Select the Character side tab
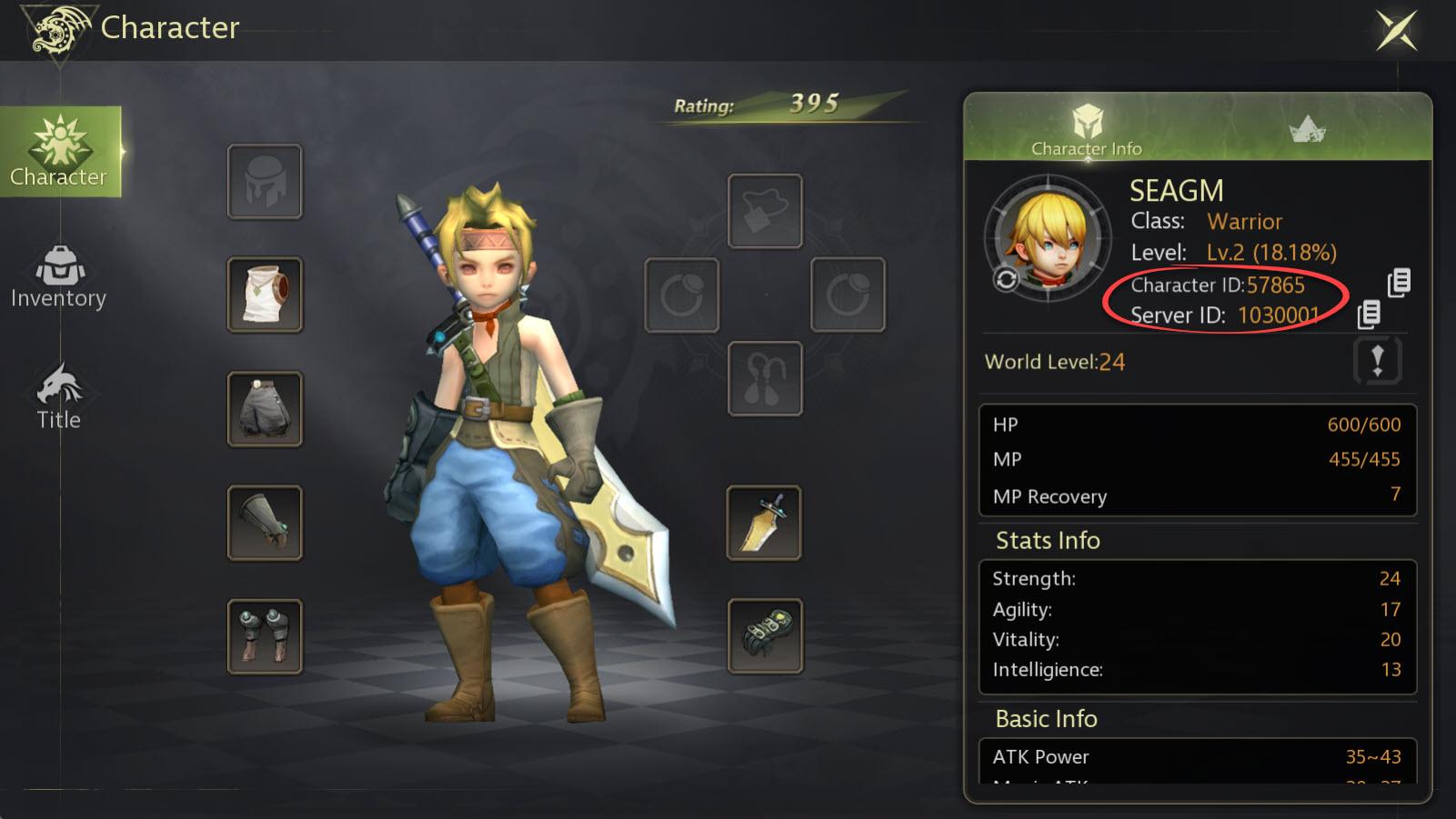 tap(60, 151)
